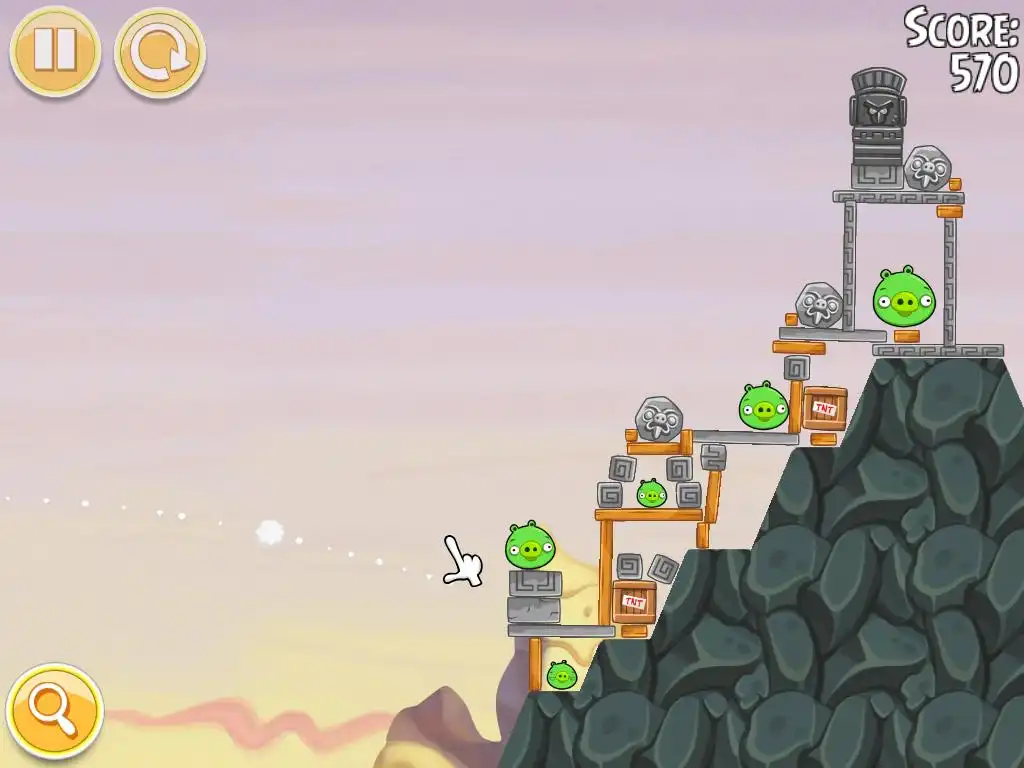The height and width of the screenshot is (768, 1024).
Task: Restart the current level
Action: click(x=159, y=52)
